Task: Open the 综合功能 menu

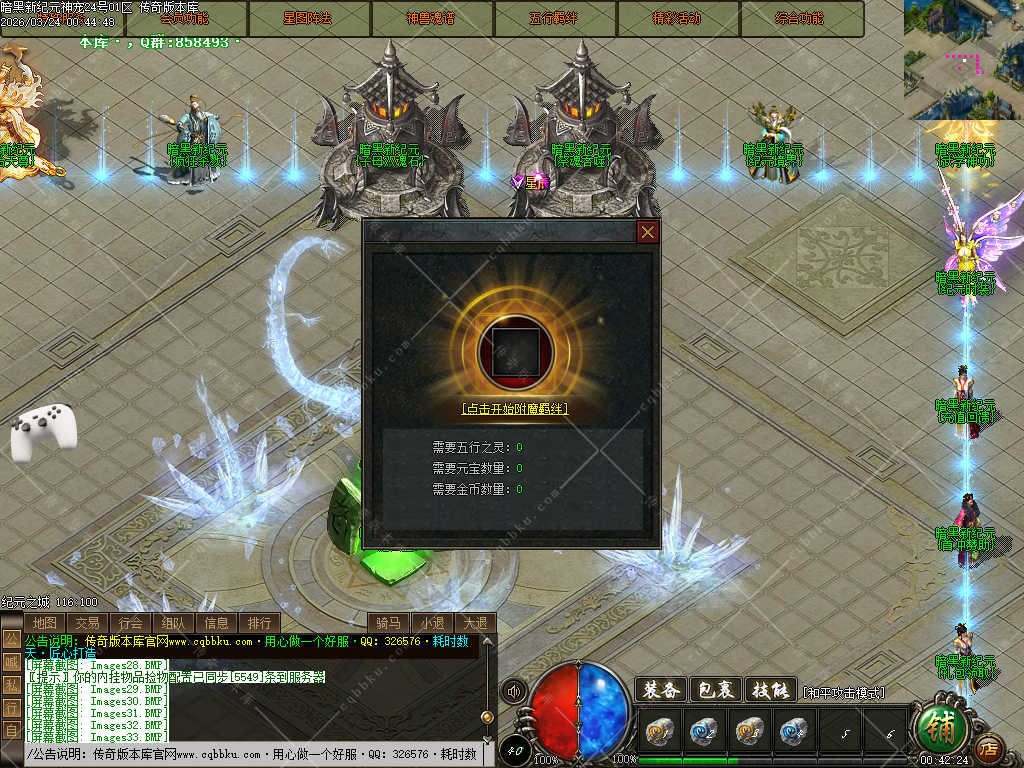Action: [x=802, y=19]
